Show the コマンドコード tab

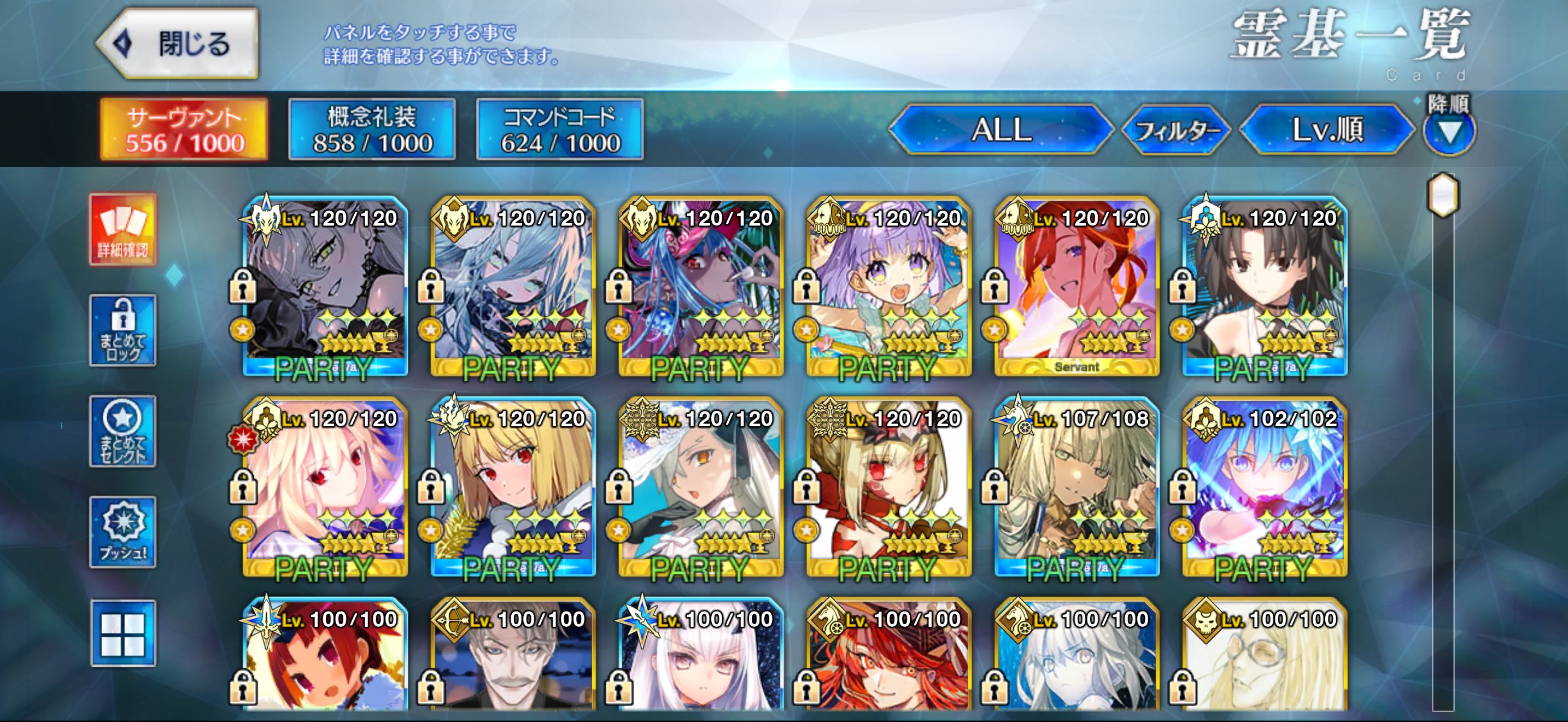(x=560, y=130)
